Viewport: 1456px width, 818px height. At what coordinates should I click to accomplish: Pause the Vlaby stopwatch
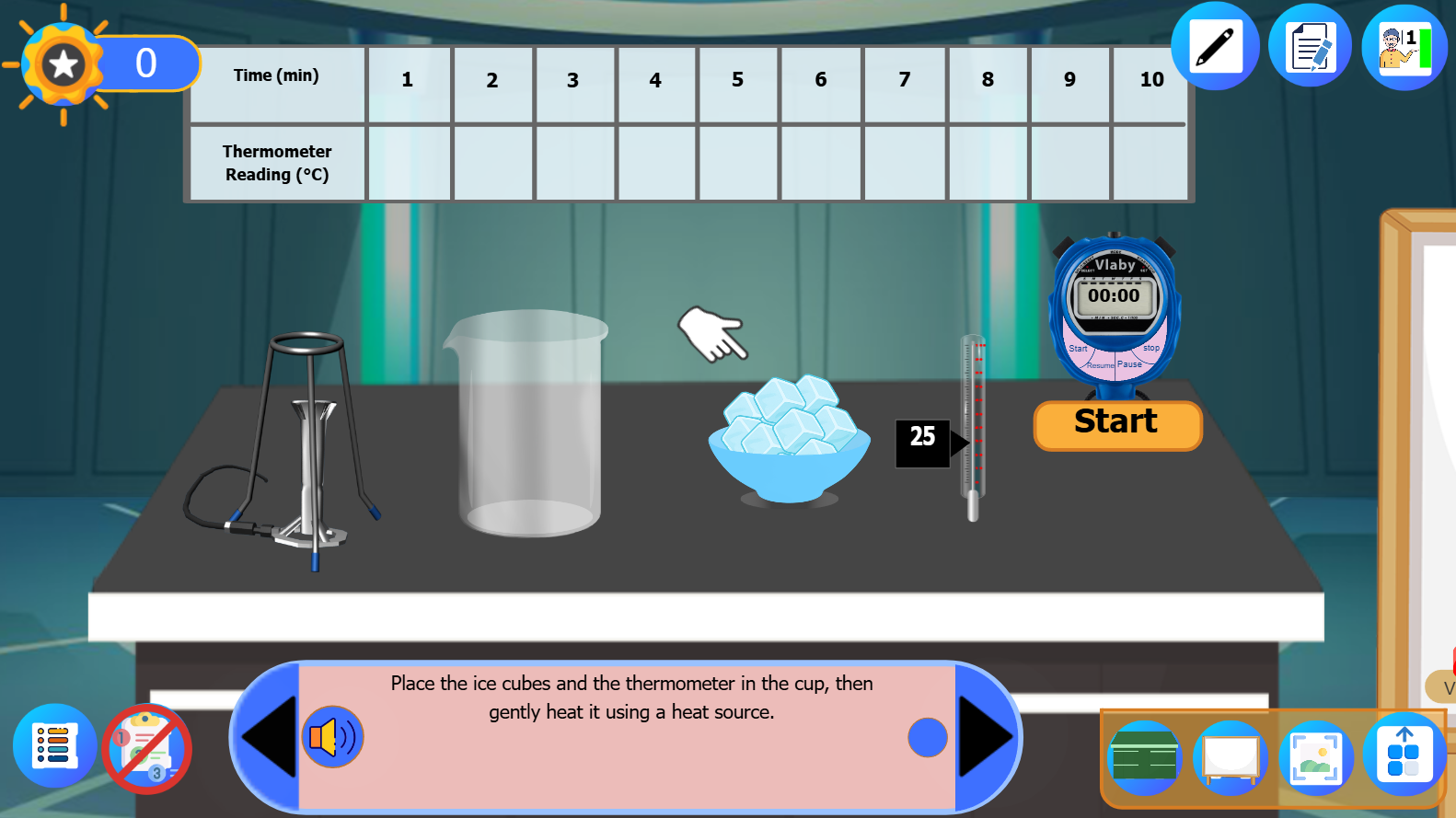(1130, 363)
